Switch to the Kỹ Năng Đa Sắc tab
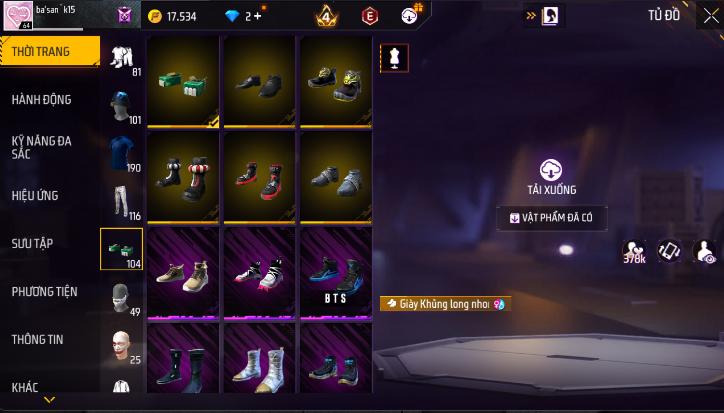 pyautogui.click(x=42, y=147)
